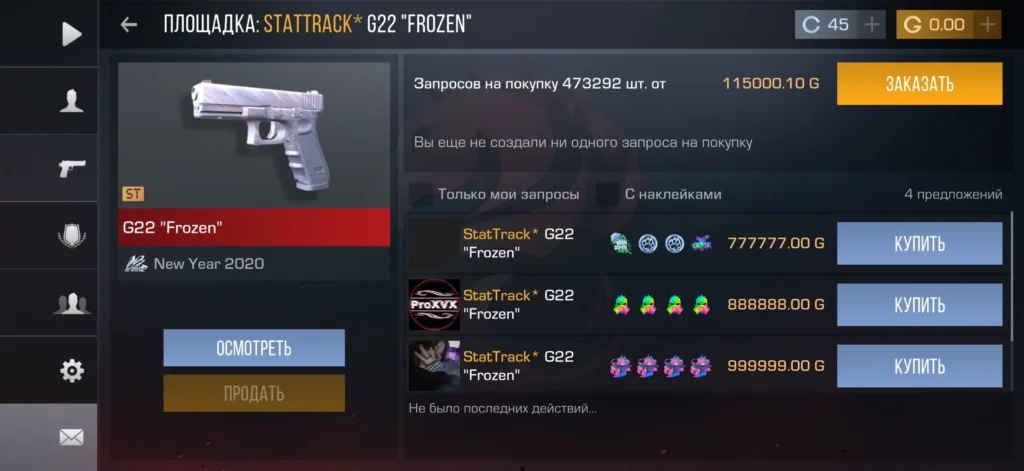Image resolution: width=1024 pixels, height=471 pixels.
Task: Select the ProXVX seller avatar
Action: point(434,305)
